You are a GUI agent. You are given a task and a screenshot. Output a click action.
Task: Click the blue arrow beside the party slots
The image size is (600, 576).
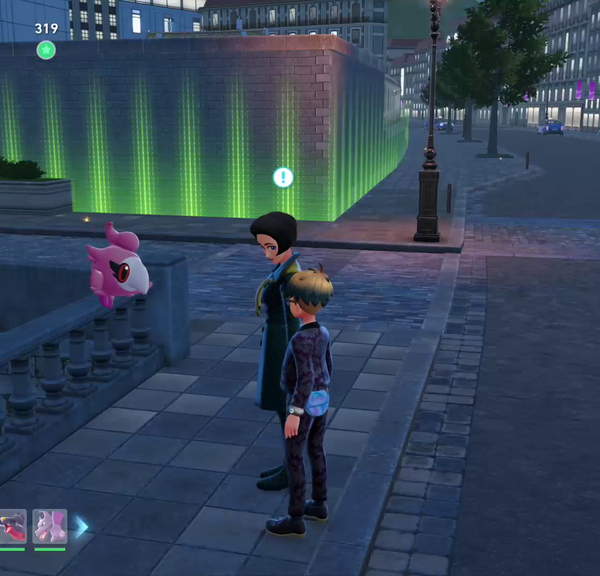tap(81, 526)
